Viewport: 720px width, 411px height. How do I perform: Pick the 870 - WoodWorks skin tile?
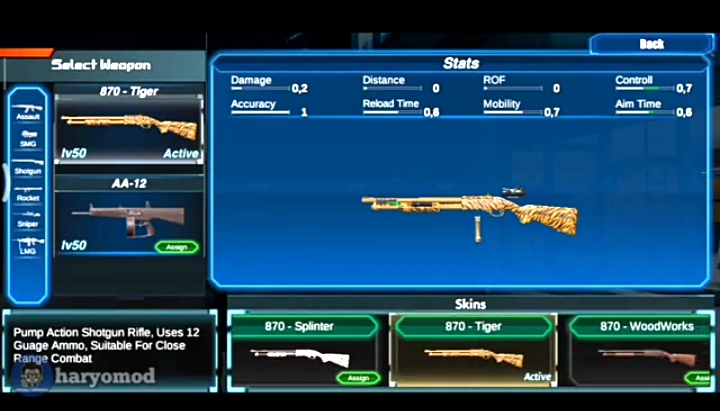641,350
